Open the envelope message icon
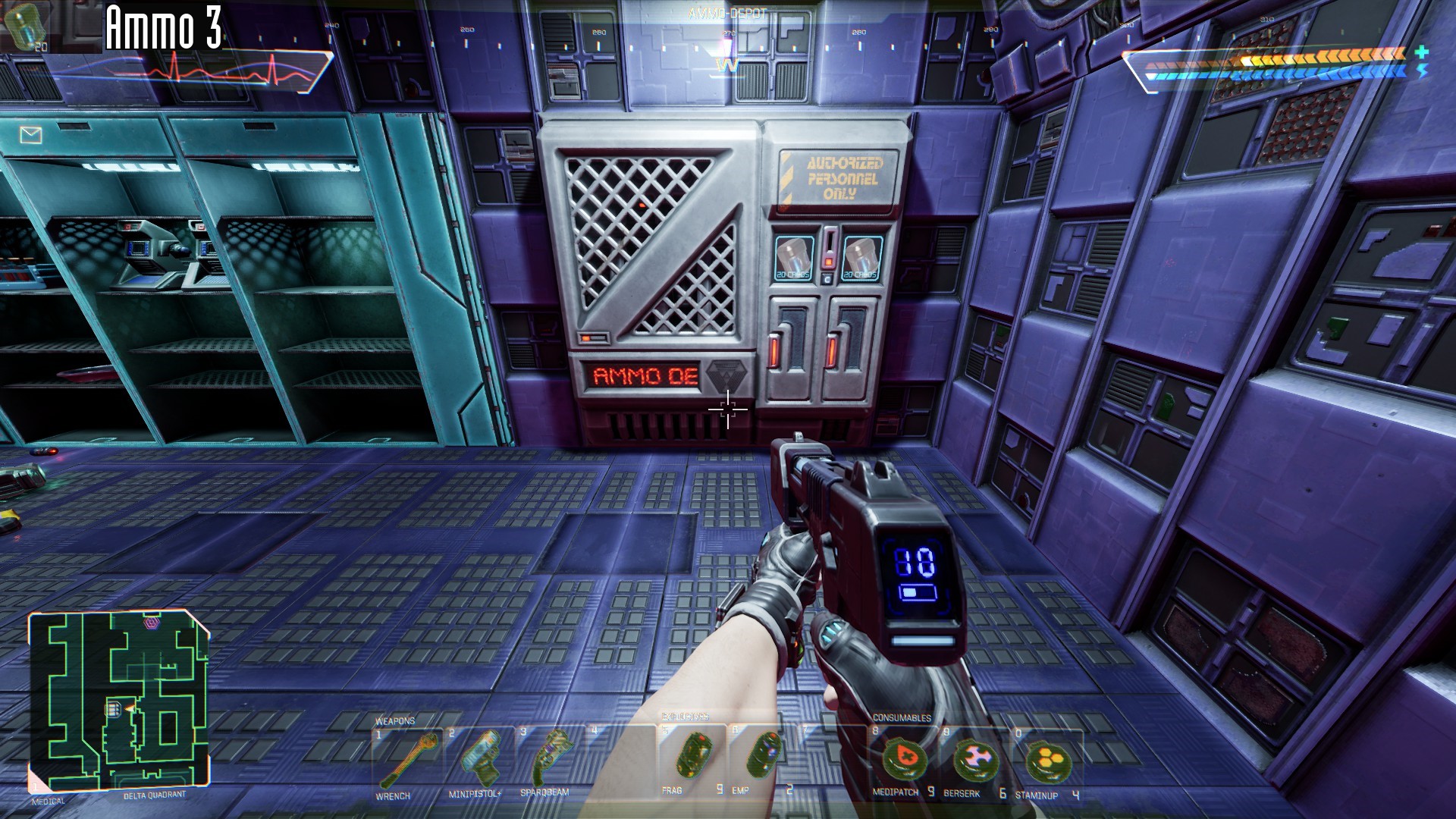1456x819 pixels. 30,136
